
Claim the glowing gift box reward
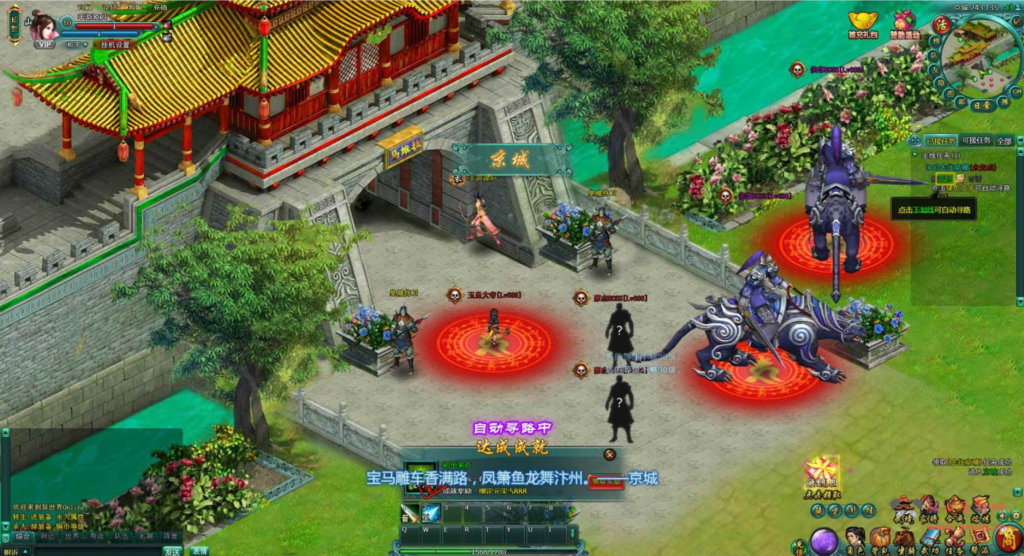click(822, 471)
